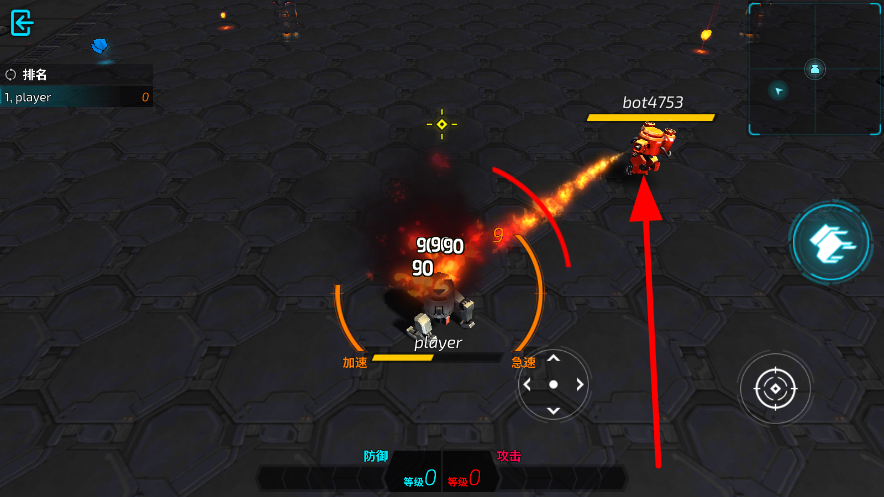Choose the player row in ranking list
Screen dimensions: 884x497
coord(77,97)
